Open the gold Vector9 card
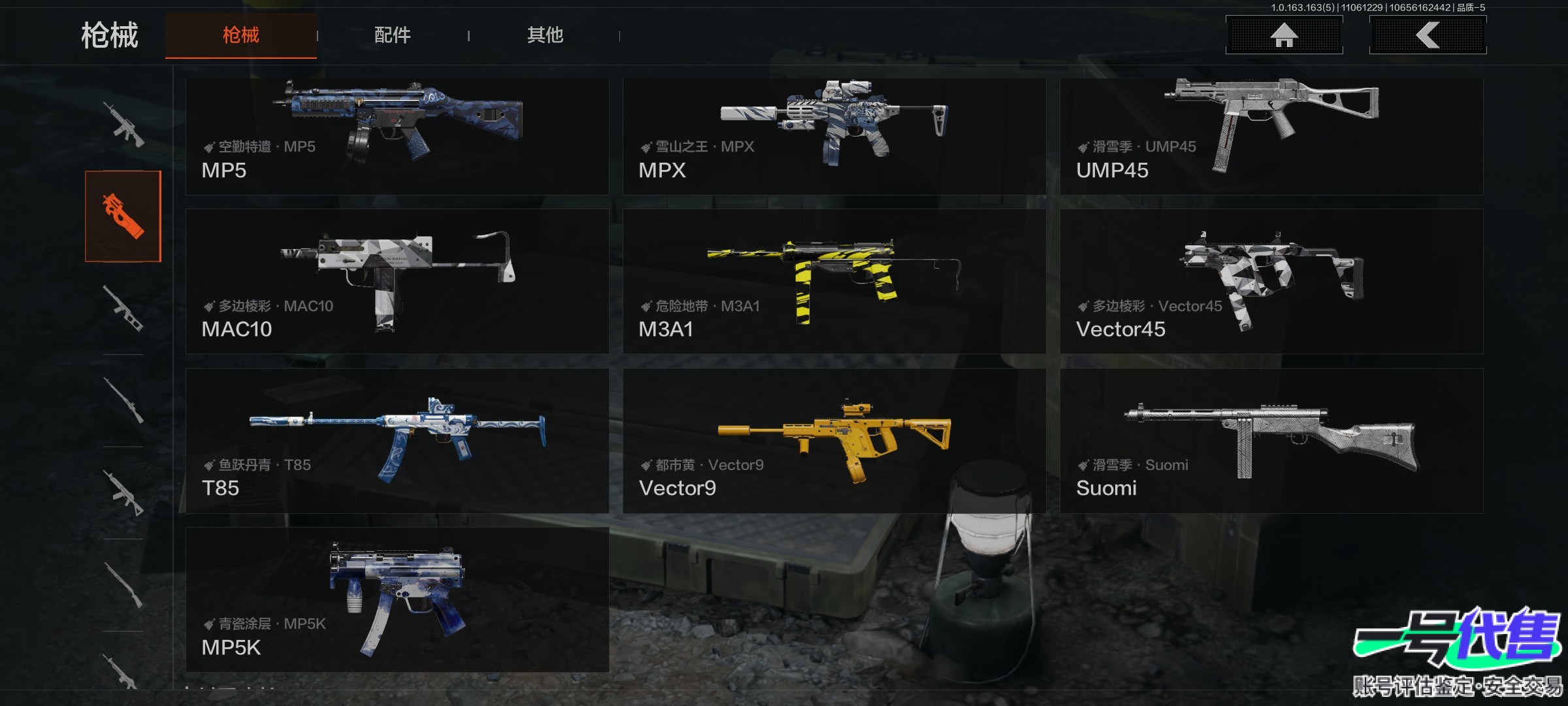1568x706 pixels. (x=834, y=441)
